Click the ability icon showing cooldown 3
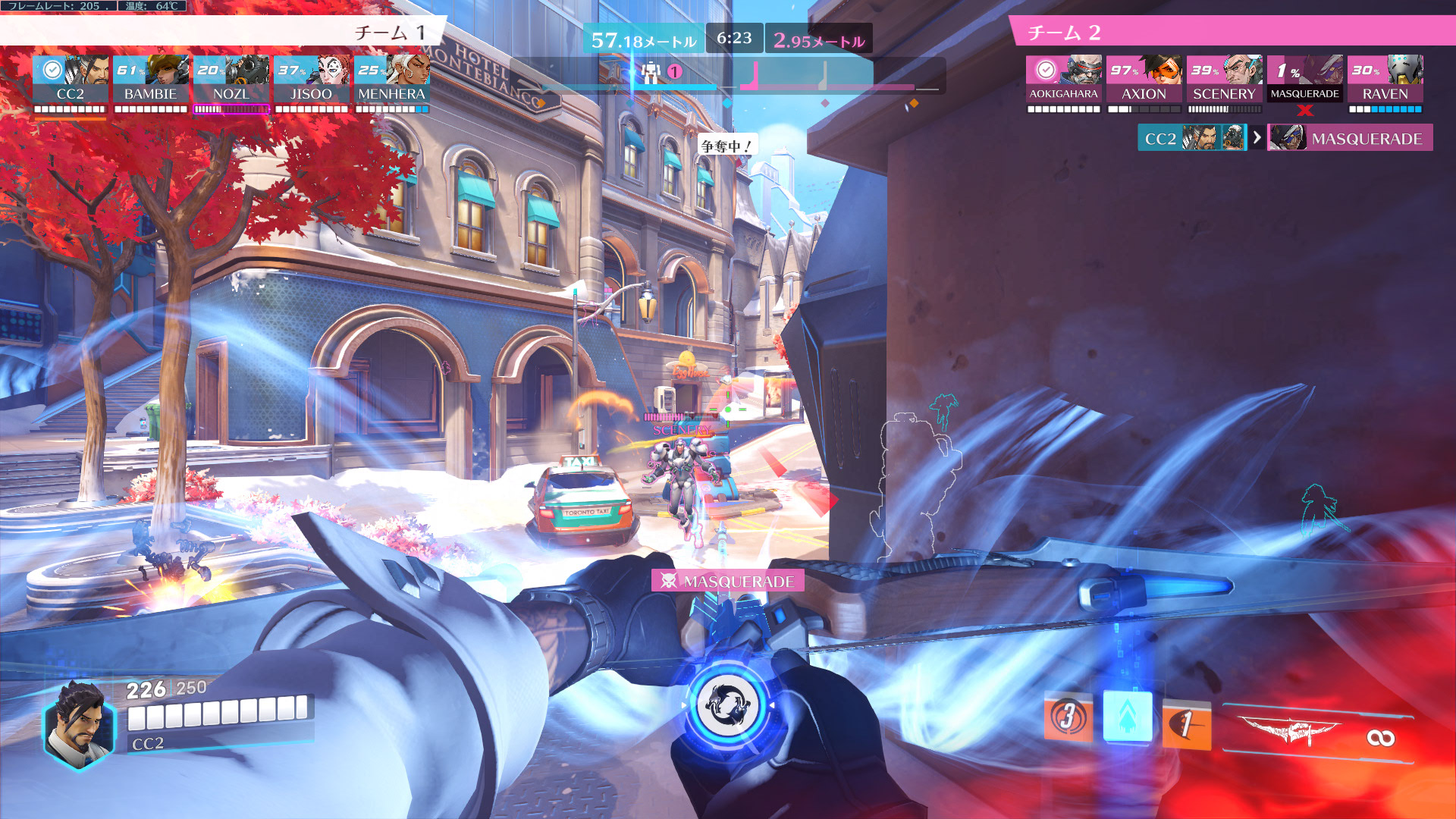This screenshot has height=819, width=1456. tap(1068, 716)
